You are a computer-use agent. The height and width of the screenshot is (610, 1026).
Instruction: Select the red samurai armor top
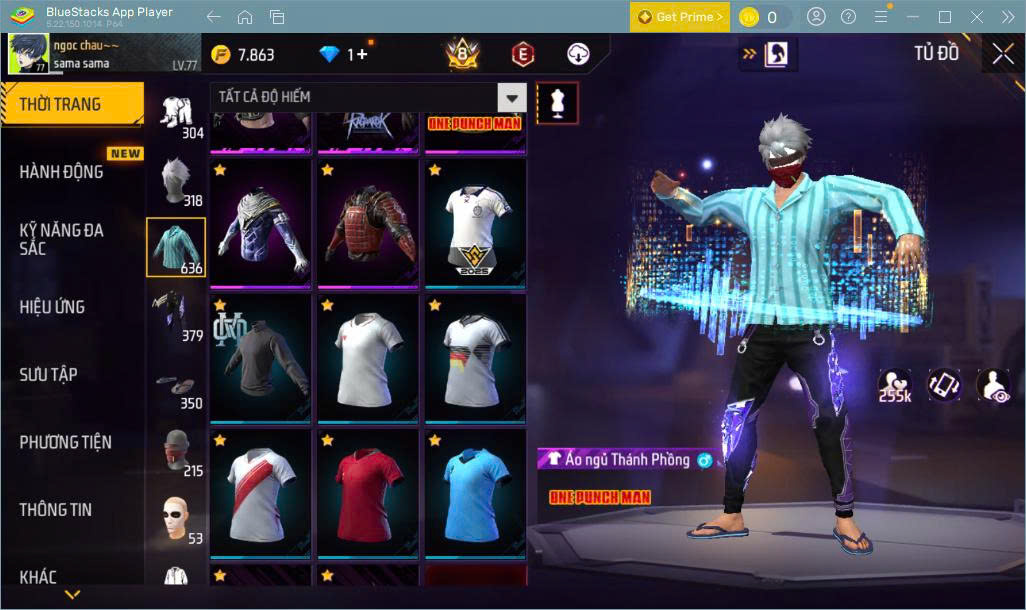(x=367, y=222)
